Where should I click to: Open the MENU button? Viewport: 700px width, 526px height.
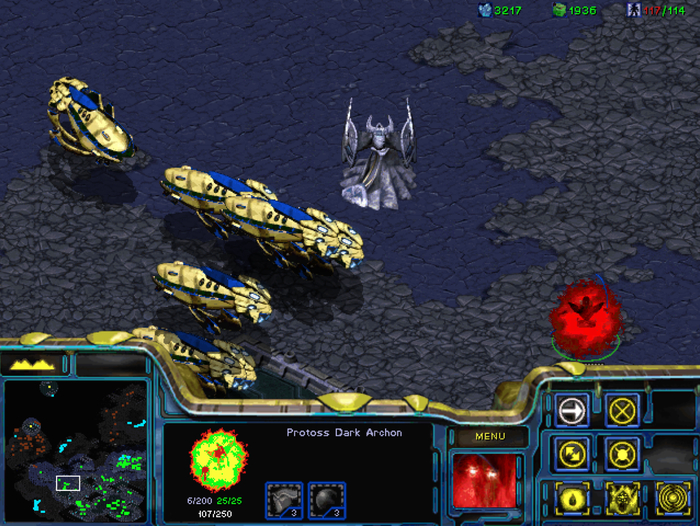[x=490, y=436]
